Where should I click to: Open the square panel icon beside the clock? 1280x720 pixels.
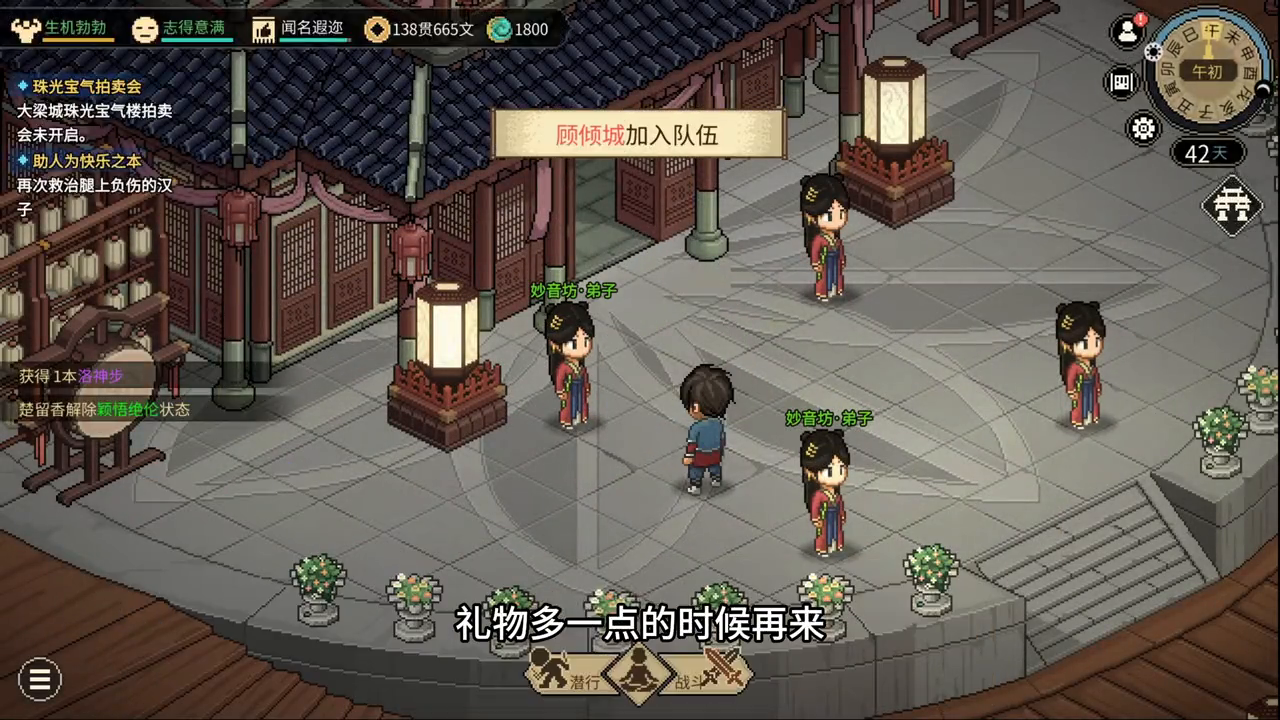point(1122,82)
